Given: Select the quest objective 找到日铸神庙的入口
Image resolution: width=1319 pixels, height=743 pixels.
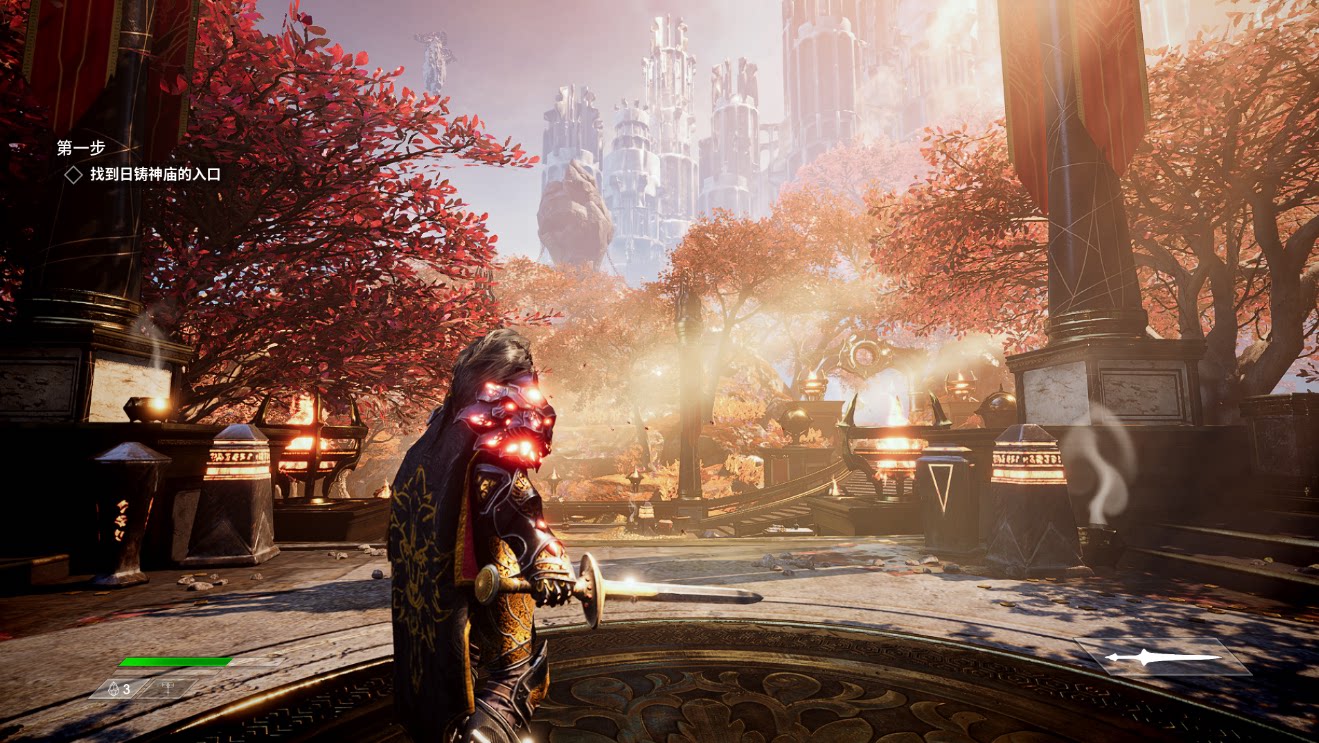Looking at the screenshot, I should (154, 174).
